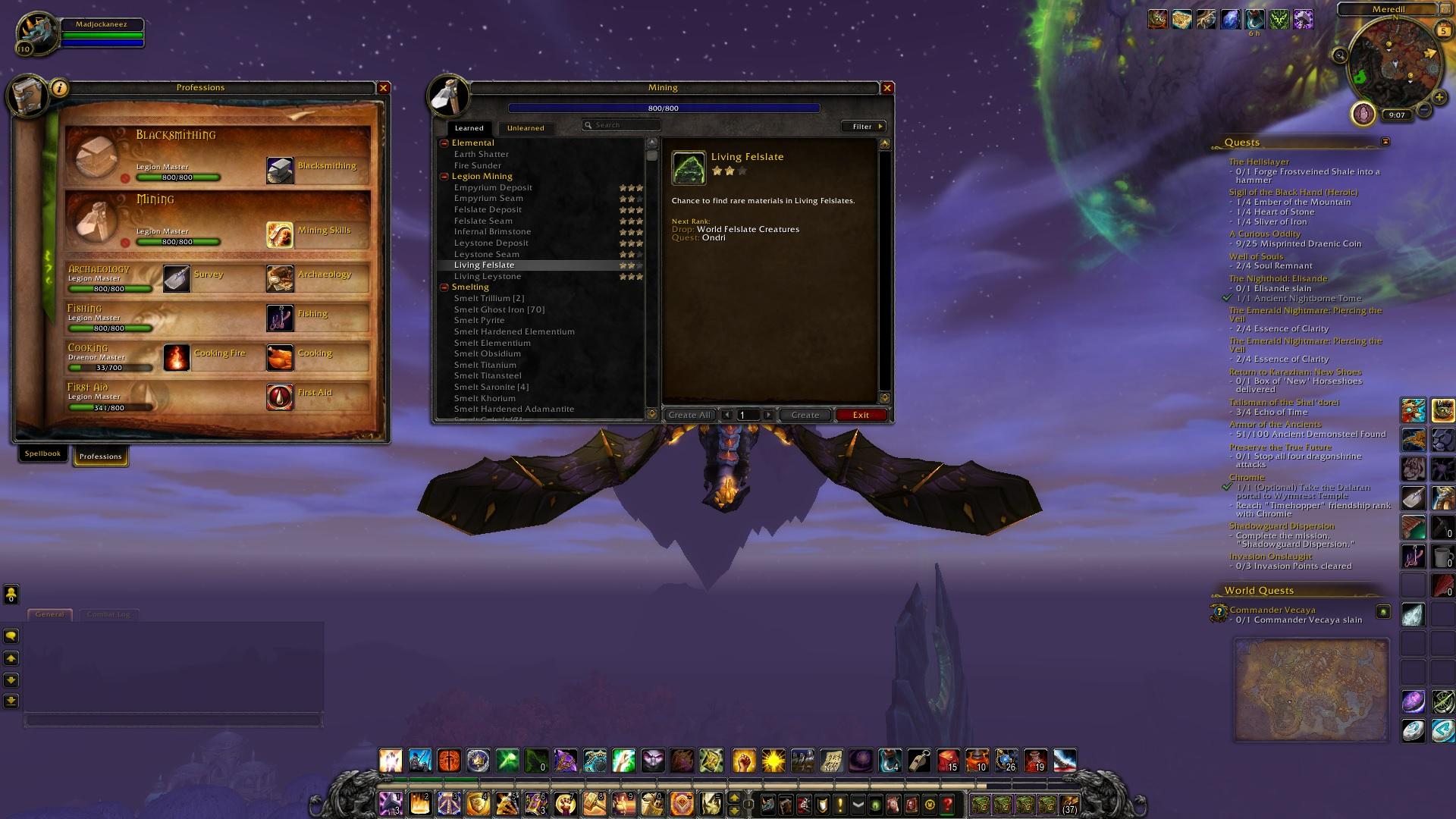Click the Create All button
Screen dimensions: 1456x819
(689, 415)
